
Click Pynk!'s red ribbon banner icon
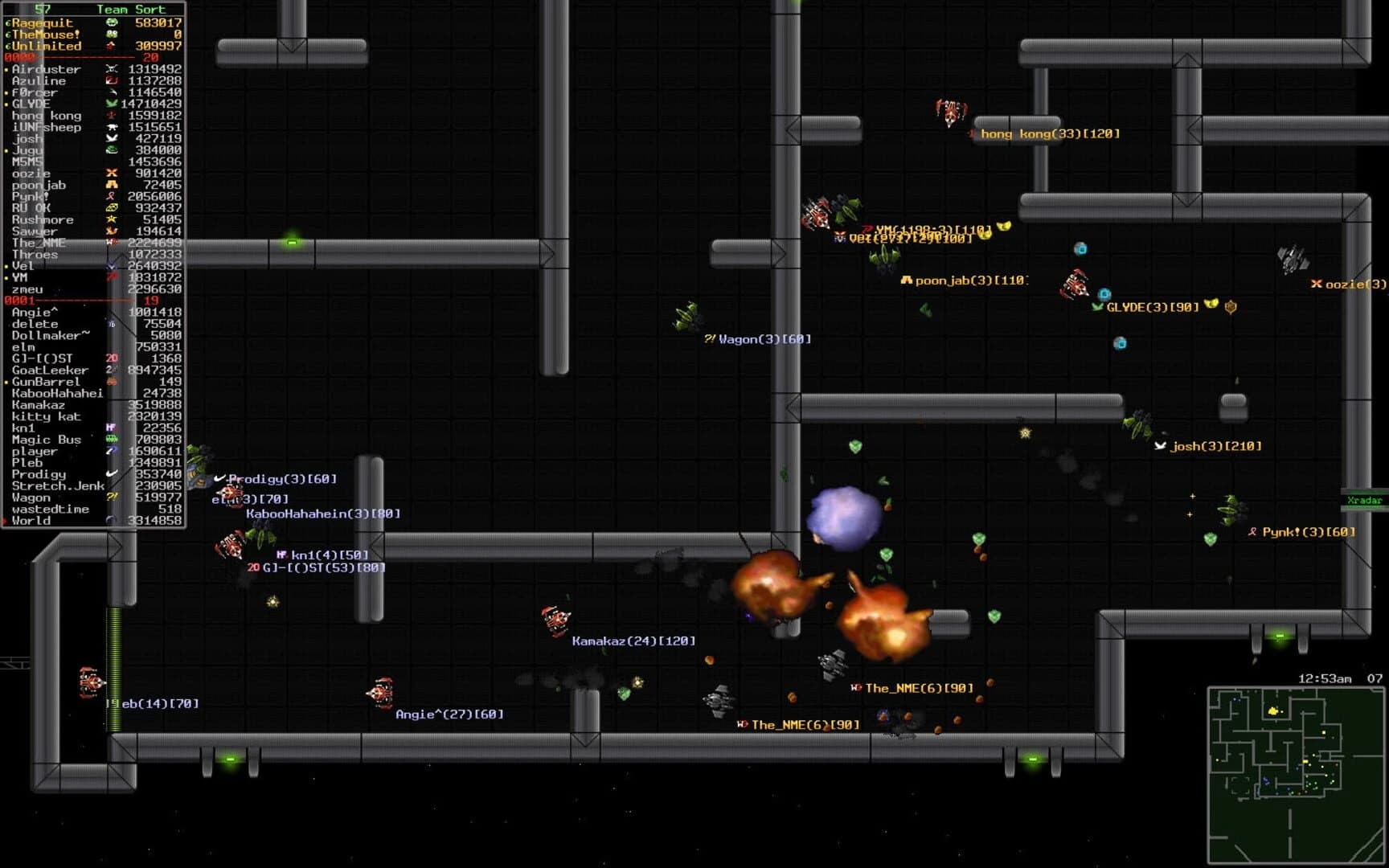click(110, 196)
